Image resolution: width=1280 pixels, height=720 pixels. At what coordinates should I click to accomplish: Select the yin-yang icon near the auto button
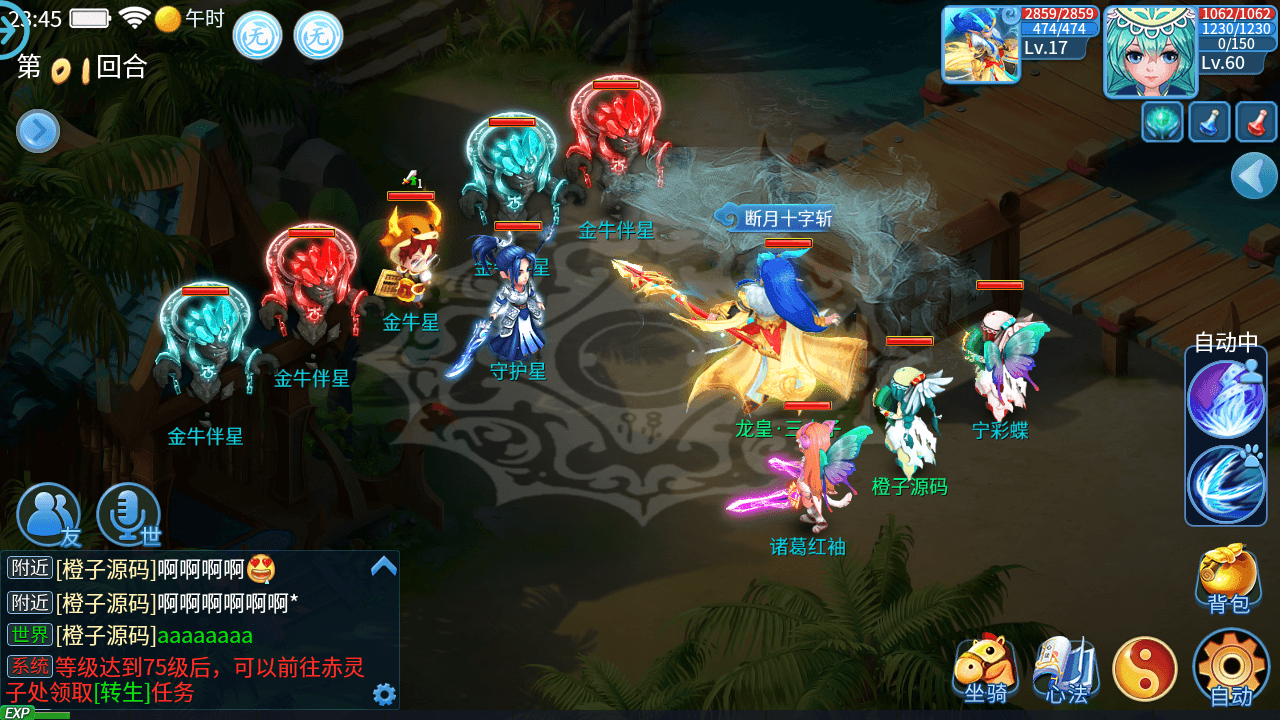click(1145, 665)
